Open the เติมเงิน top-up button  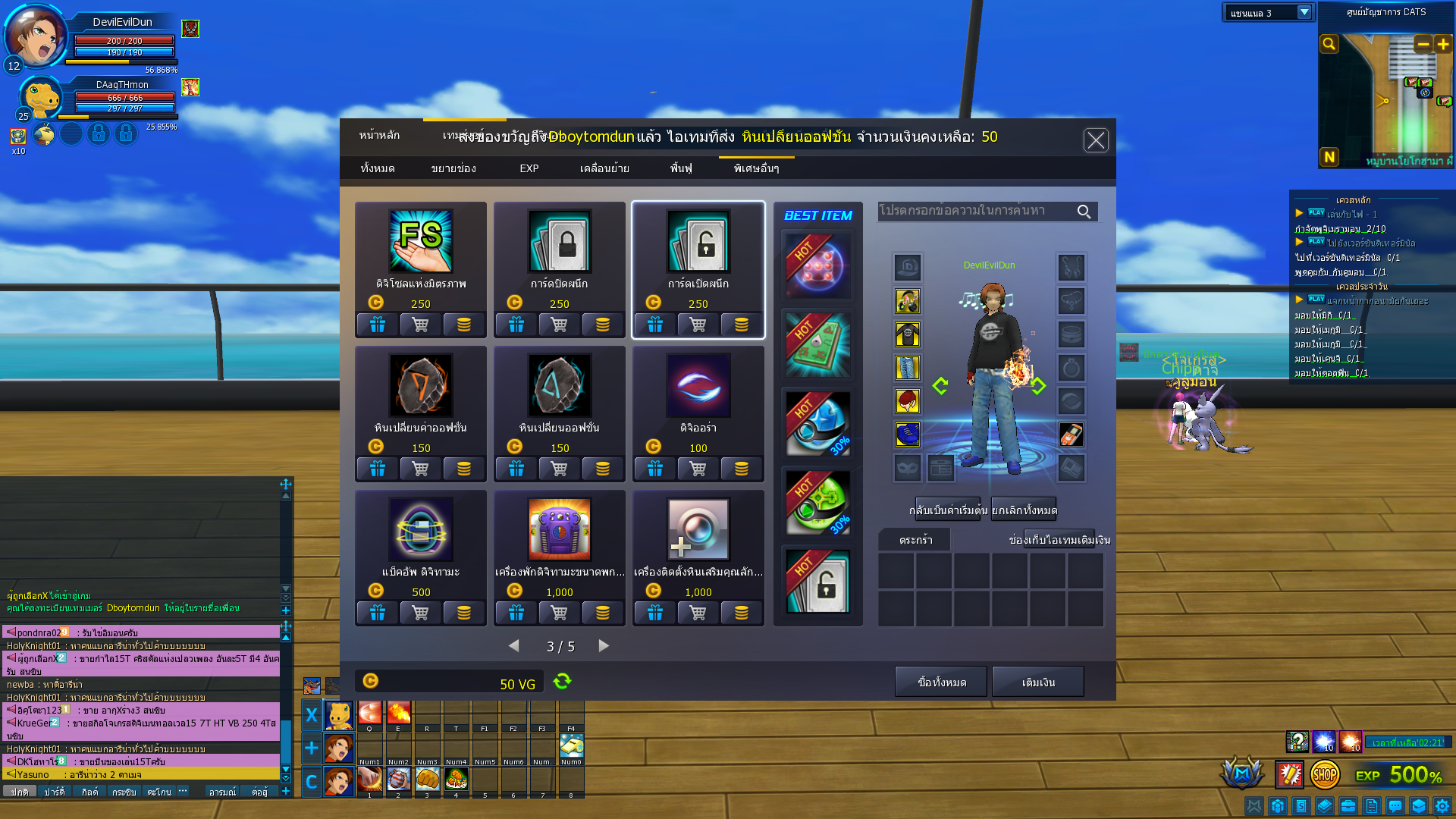pyautogui.click(x=1038, y=682)
